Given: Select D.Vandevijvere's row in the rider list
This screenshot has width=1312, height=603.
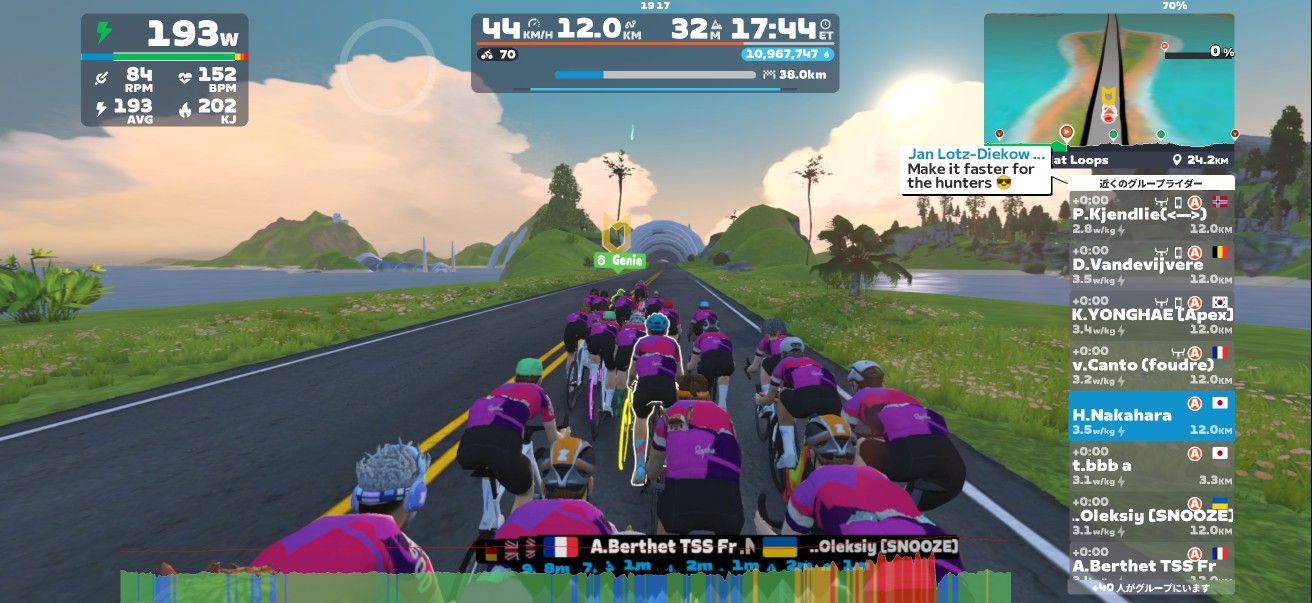Looking at the screenshot, I should coord(1151,265).
